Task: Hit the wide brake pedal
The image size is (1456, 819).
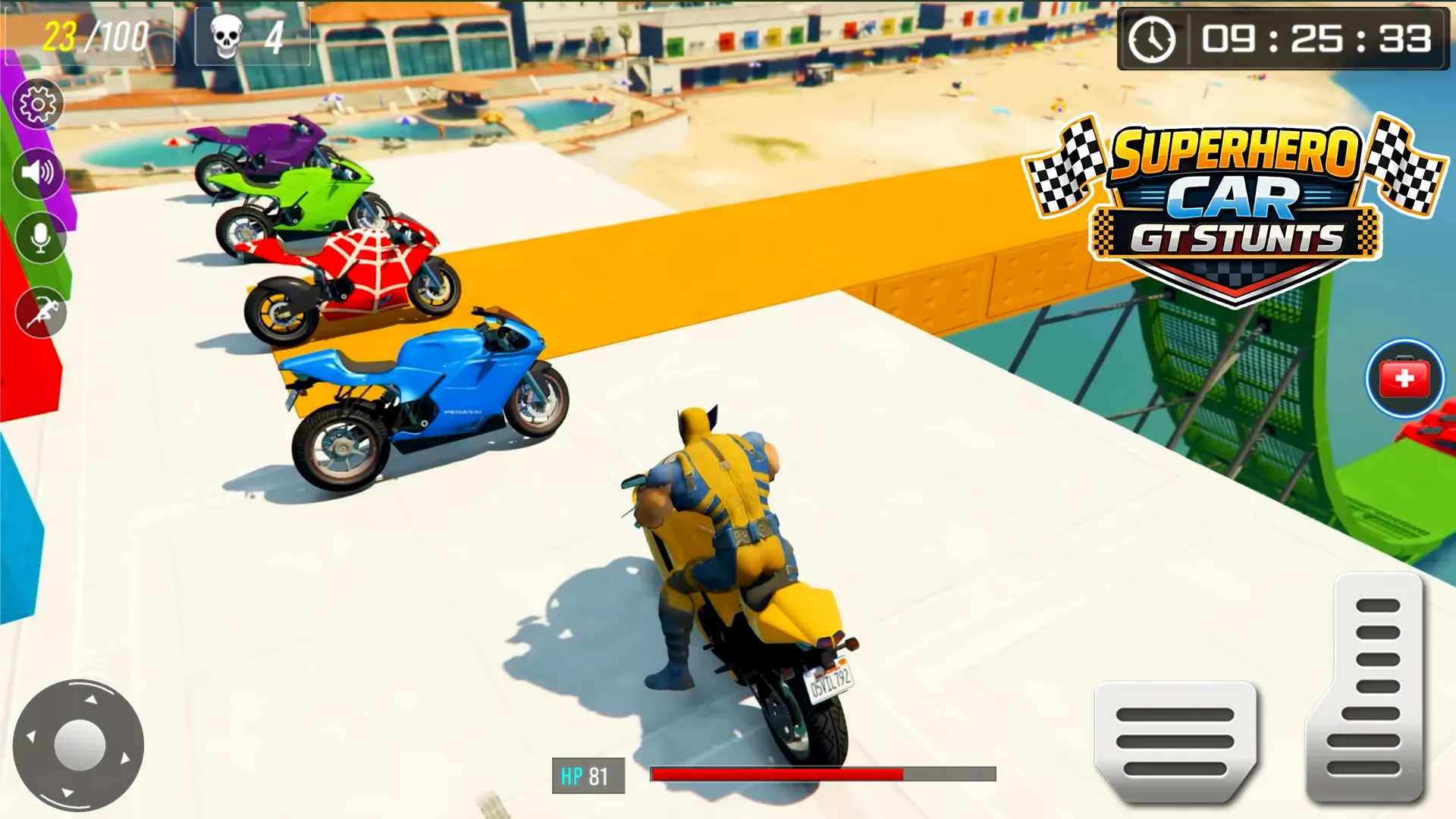Action: 1175,741
